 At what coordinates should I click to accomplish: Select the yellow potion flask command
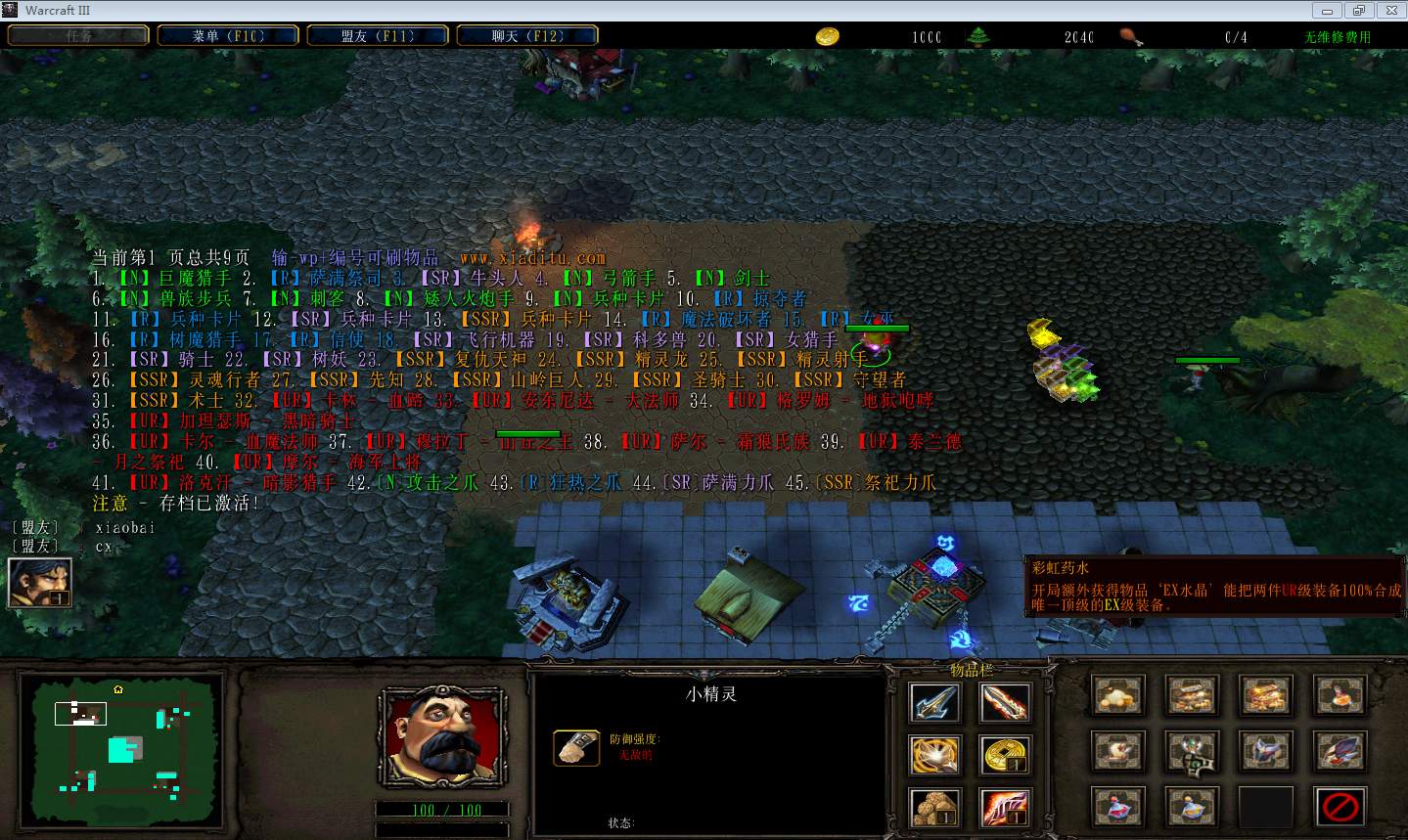[1191, 808]
